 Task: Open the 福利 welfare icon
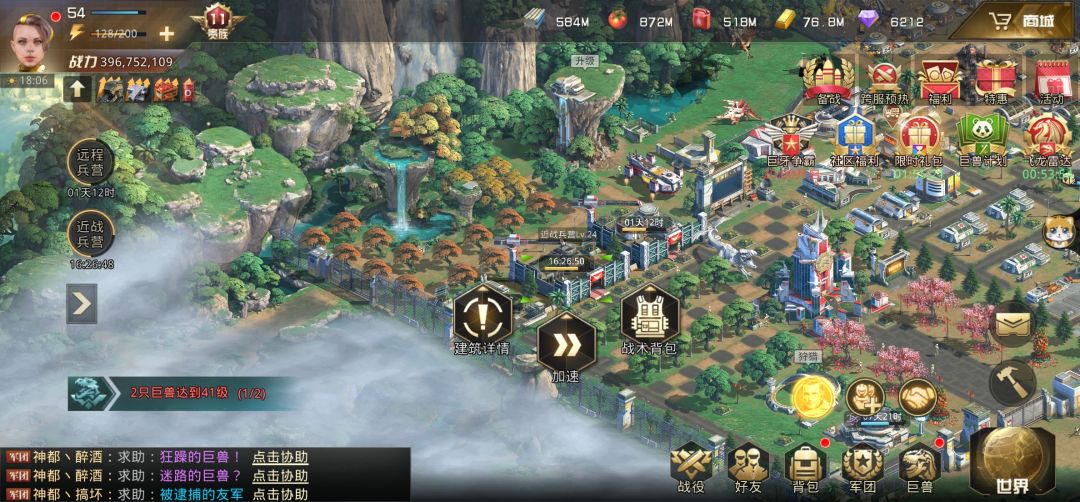tap(940, 80)
